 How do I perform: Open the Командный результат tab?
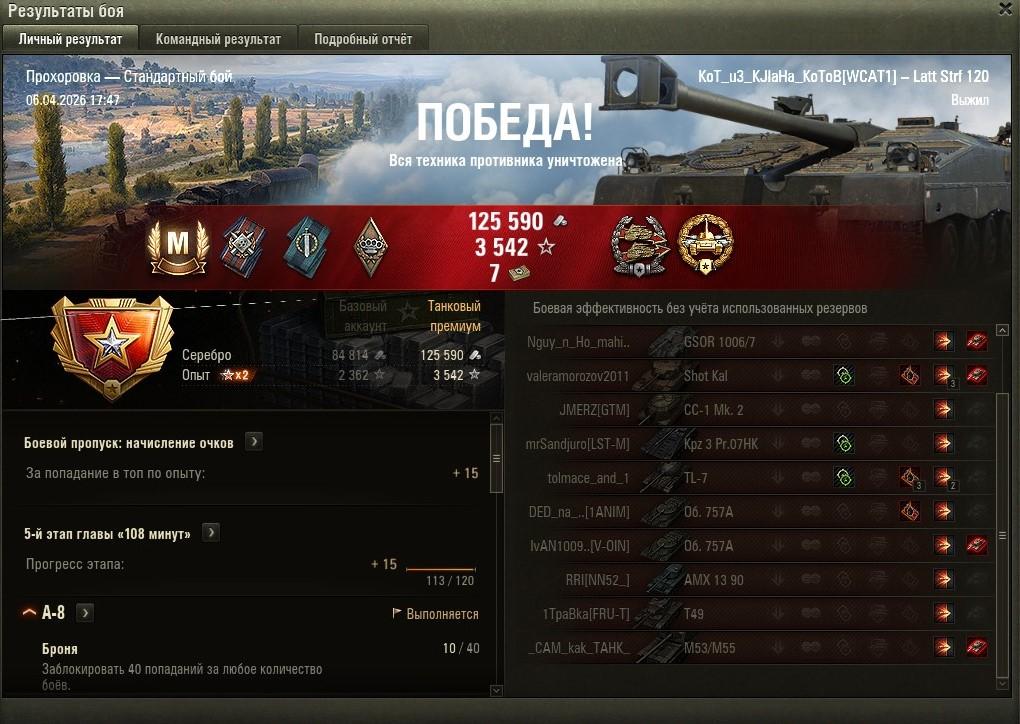point(218,39)
